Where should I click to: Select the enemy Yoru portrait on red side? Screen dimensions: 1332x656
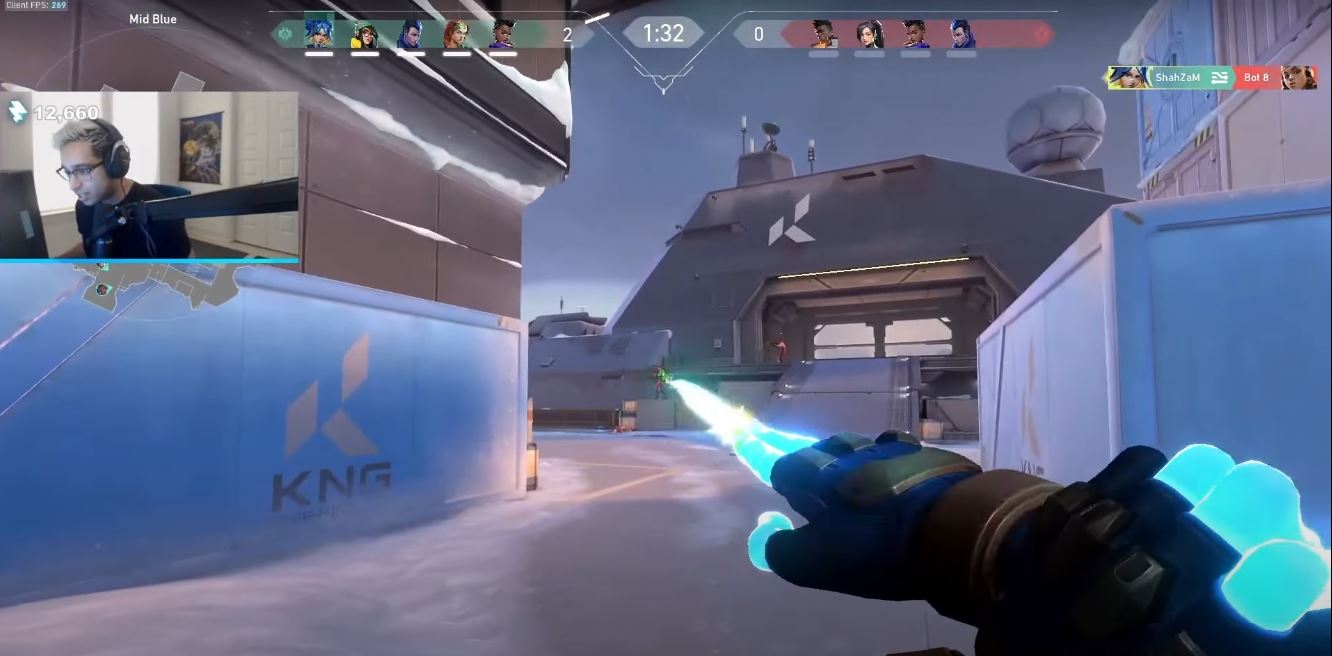(962, 34)
